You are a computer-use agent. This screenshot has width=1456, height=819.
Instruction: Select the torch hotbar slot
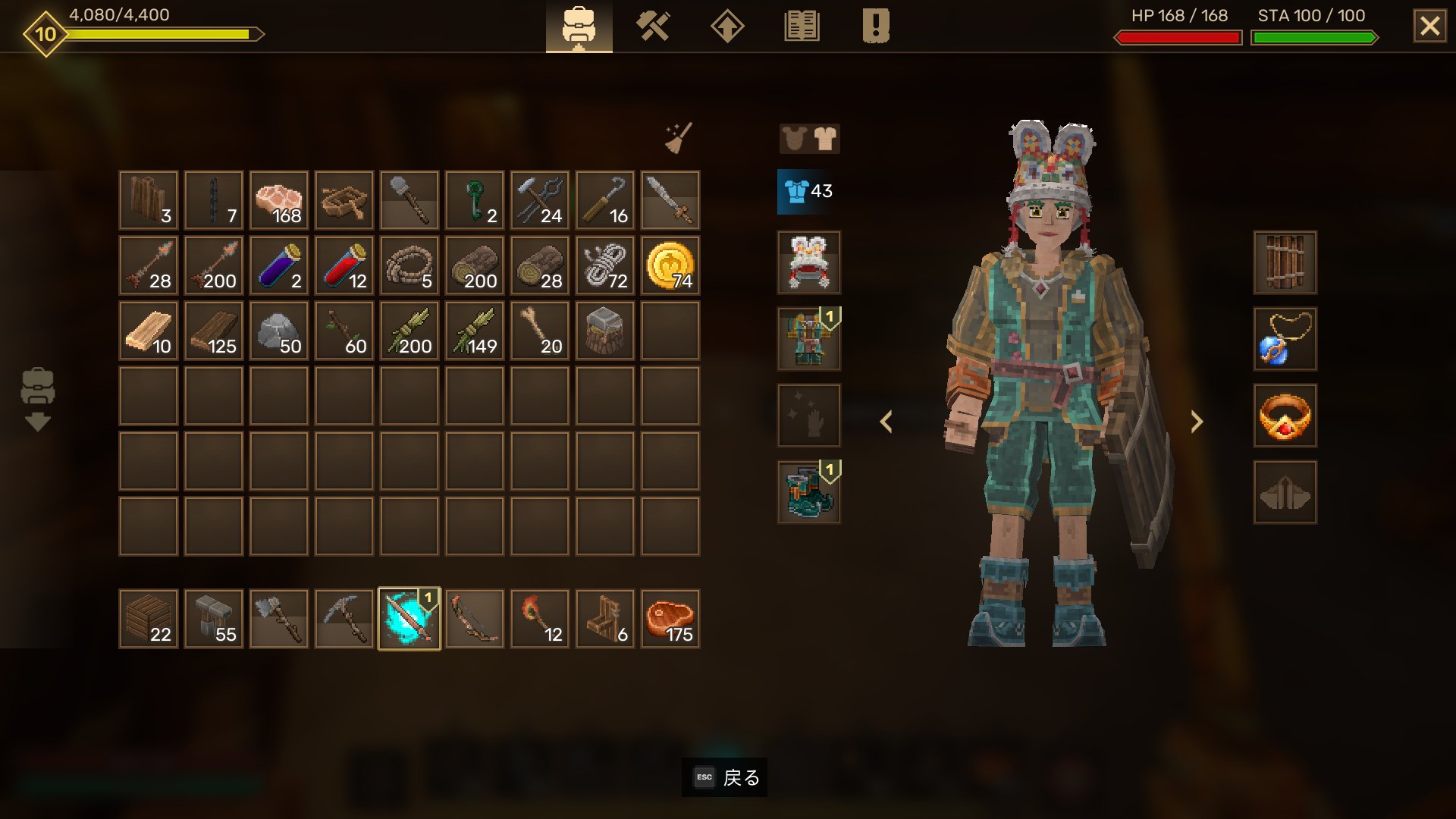point(540,619)
